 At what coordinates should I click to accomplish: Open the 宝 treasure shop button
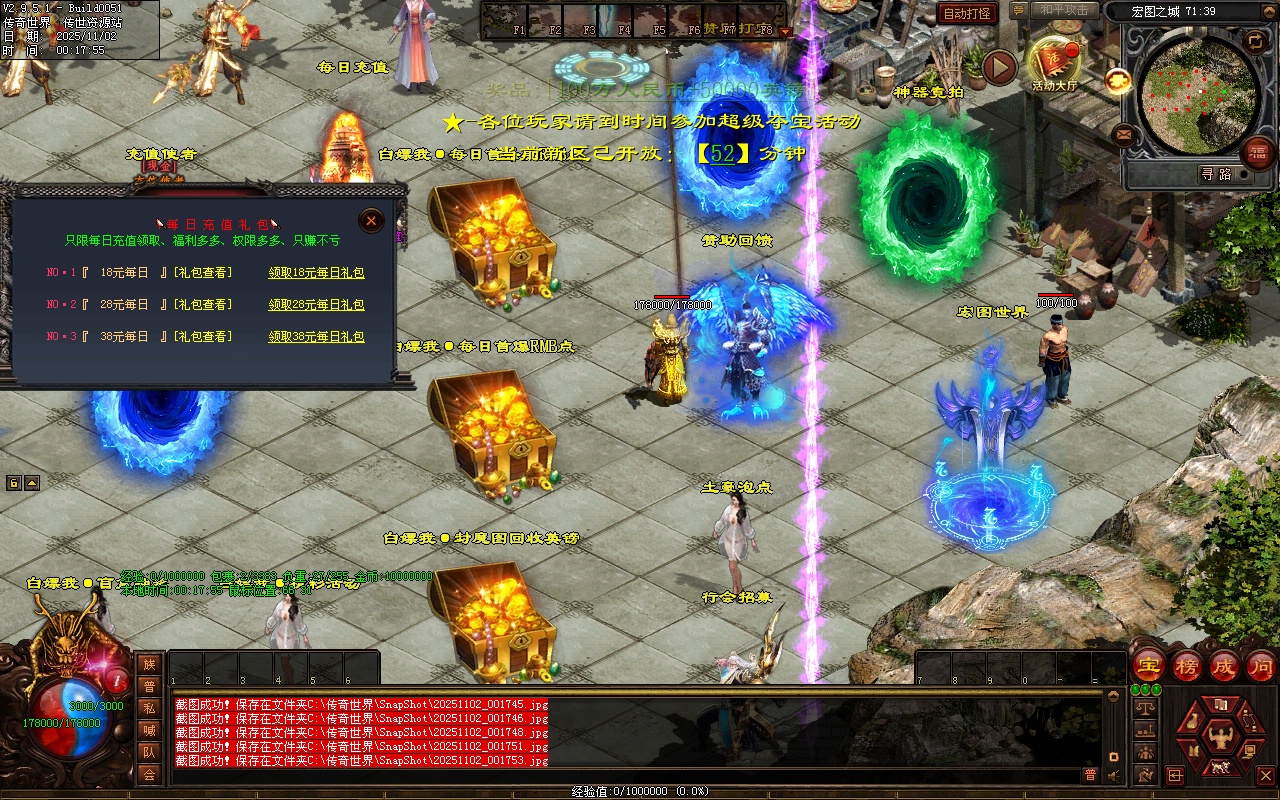1149,665
